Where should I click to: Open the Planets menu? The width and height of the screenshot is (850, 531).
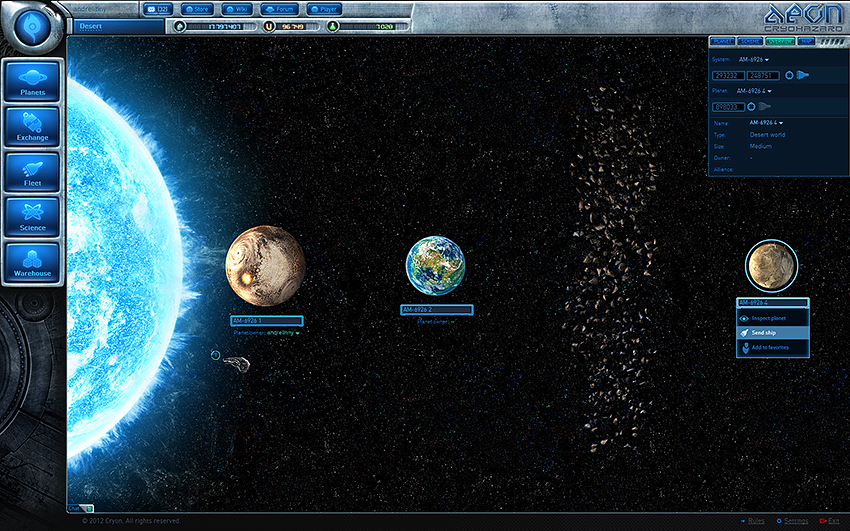[33, 83]
